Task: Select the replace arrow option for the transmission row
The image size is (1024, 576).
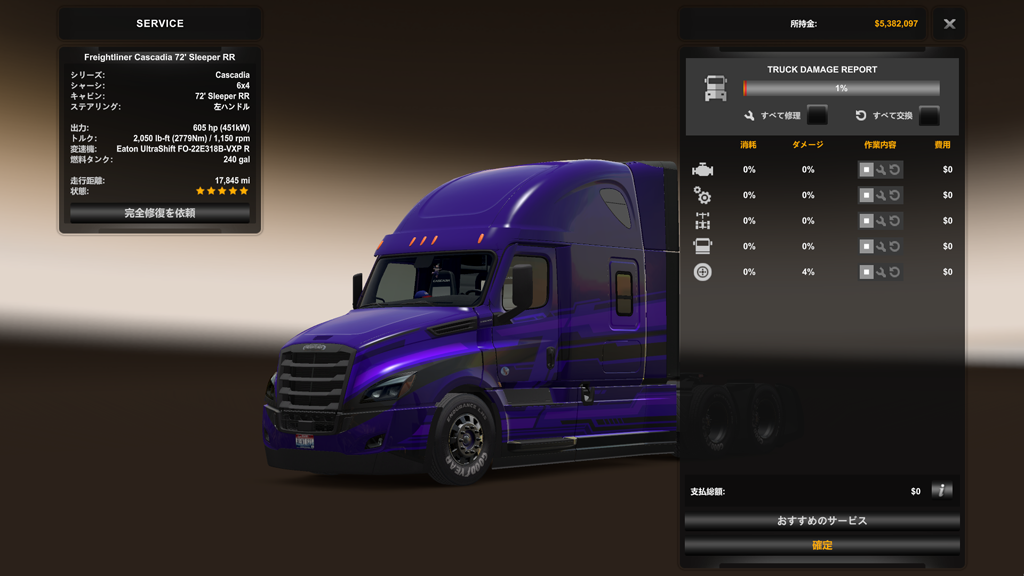Action: click(895, 195)
